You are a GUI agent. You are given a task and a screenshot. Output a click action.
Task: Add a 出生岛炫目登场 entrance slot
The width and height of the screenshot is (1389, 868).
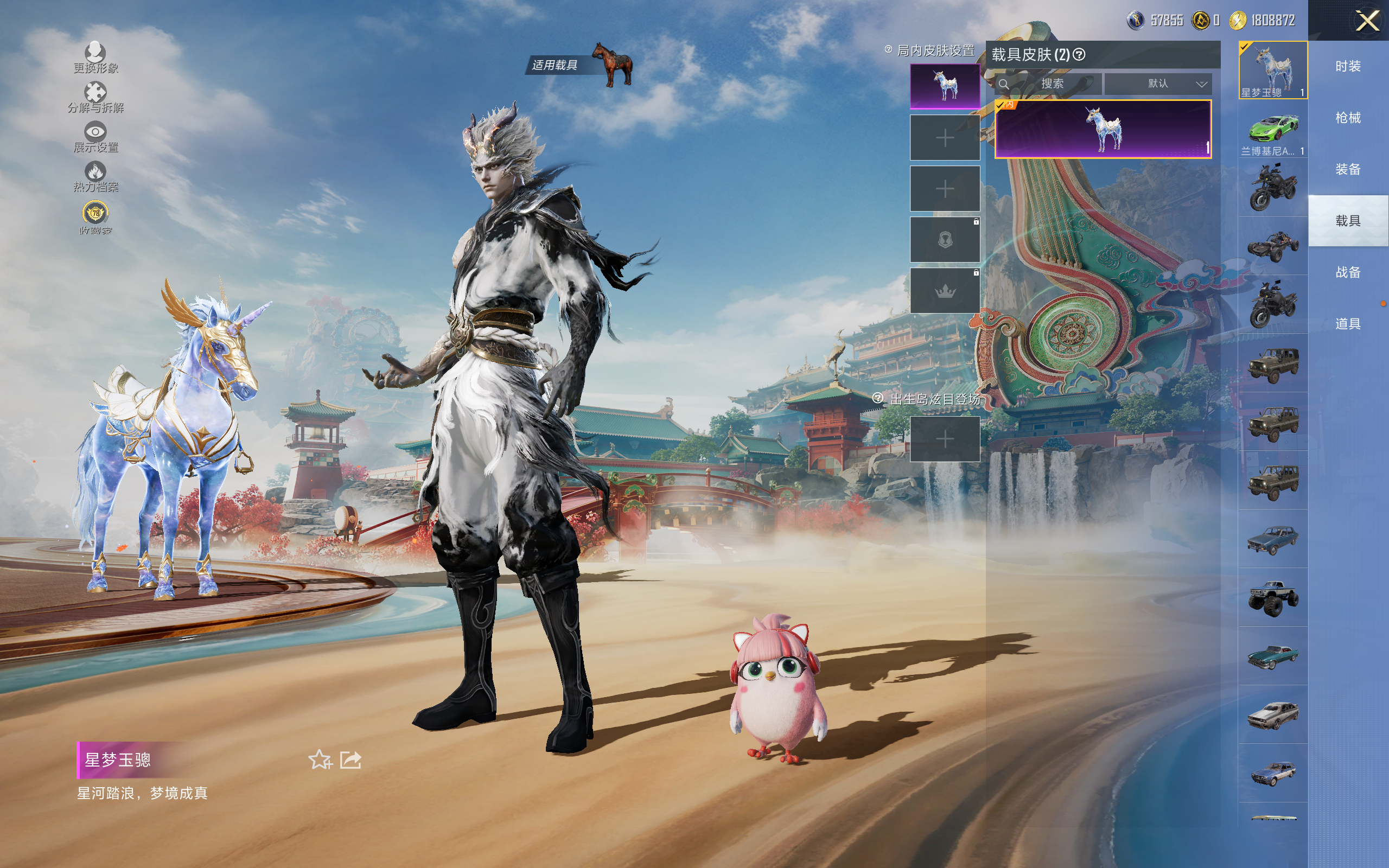(x=945, y=439)
